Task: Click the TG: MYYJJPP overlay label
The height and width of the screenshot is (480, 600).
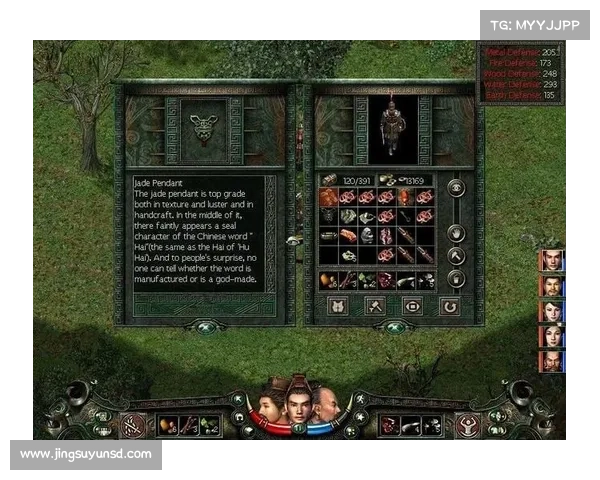Action: click(535, 23)
